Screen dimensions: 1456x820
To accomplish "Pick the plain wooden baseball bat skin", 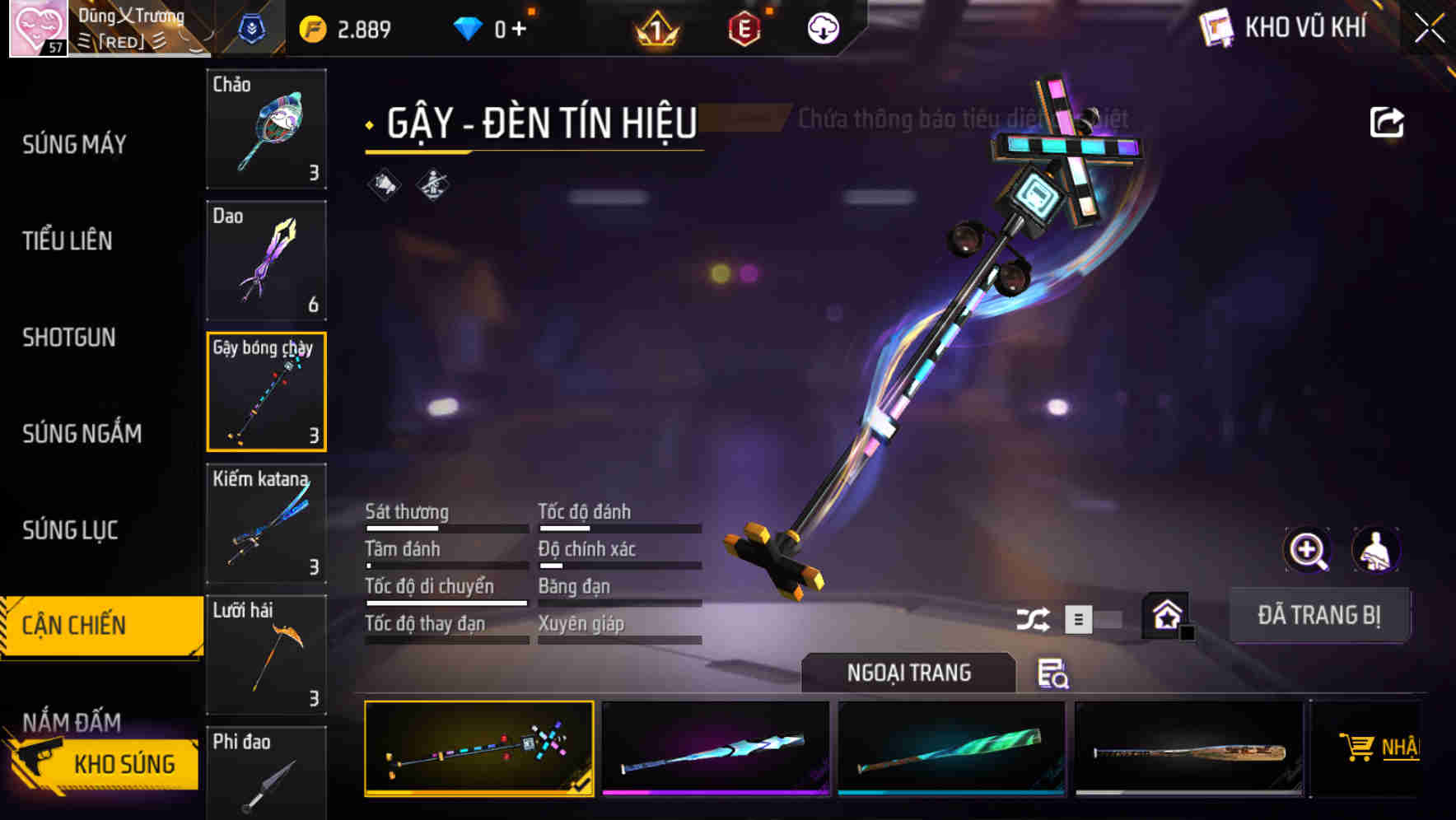I will (x=1188, y=748).
